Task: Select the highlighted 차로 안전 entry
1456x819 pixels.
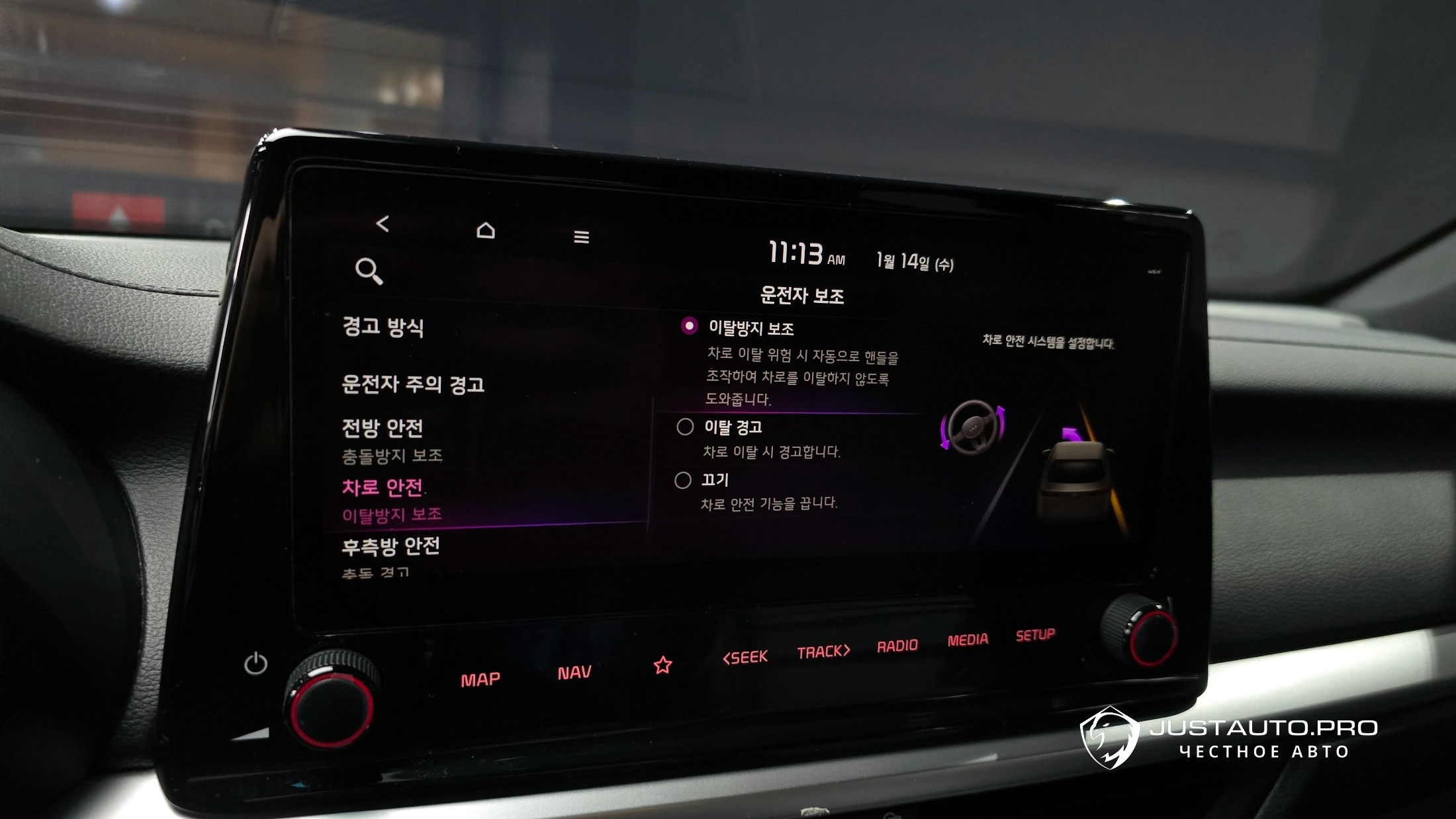Action: [x=383, y=488]
